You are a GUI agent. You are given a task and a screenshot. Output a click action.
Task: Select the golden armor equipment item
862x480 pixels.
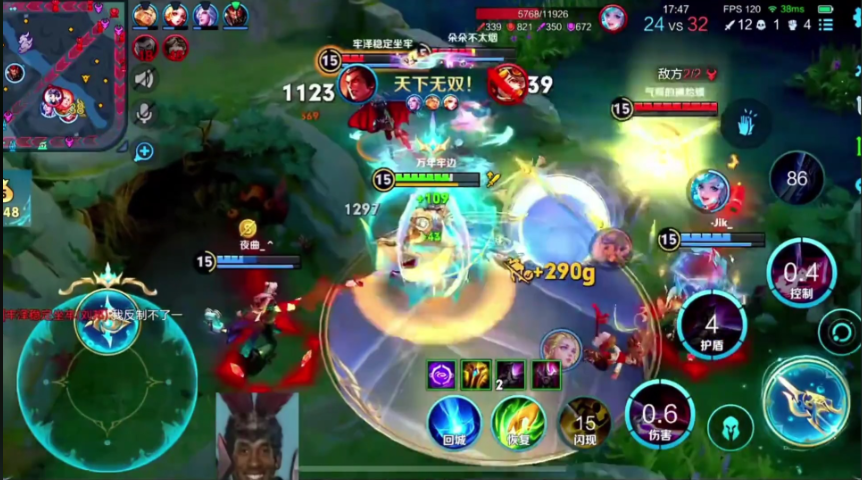[x=475, y=375]
